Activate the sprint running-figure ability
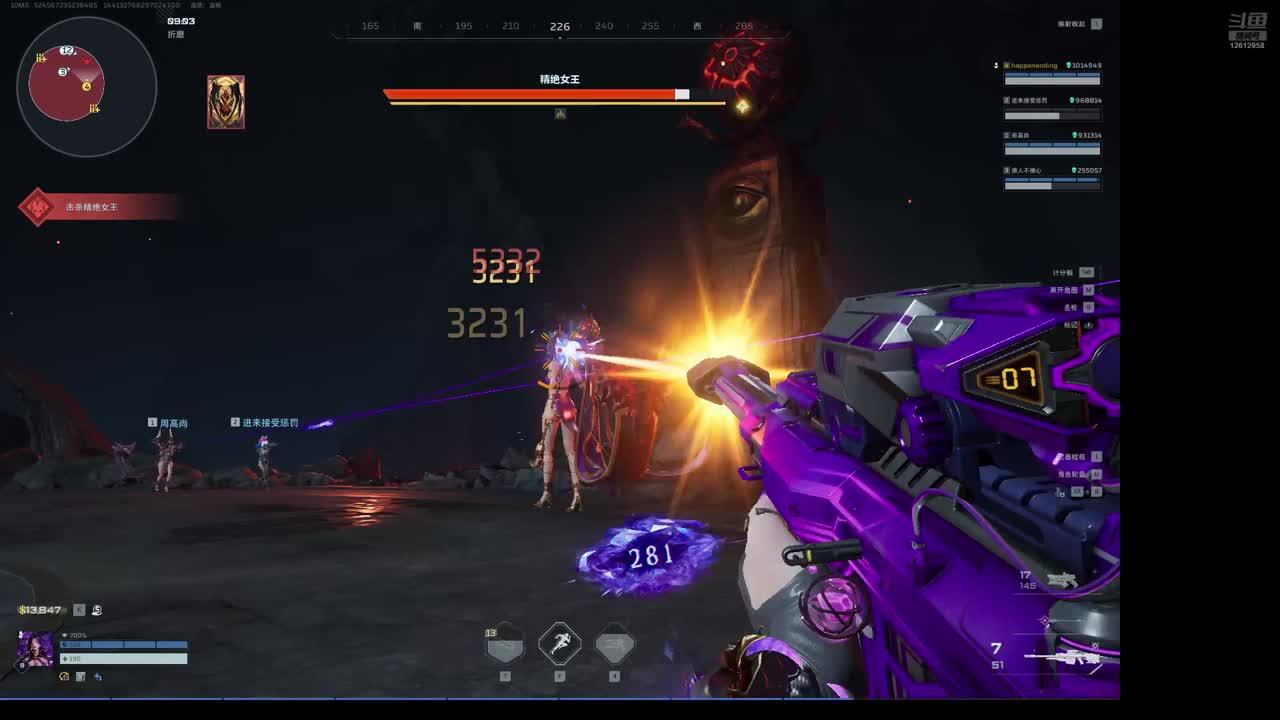 pos(560,643)
